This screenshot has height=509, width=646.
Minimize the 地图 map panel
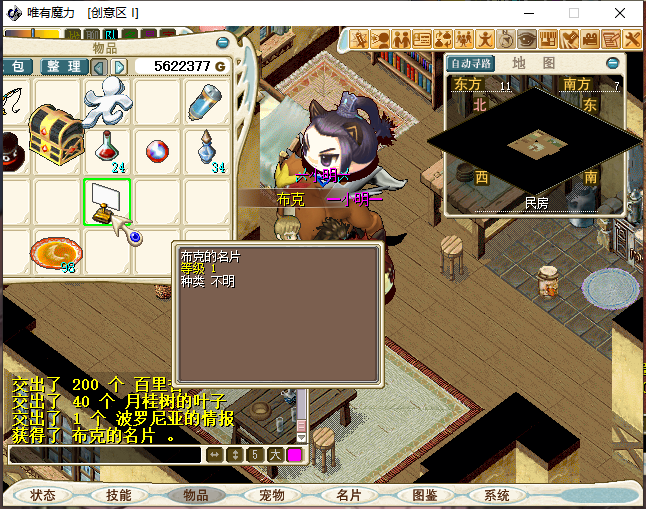(613, 63)
